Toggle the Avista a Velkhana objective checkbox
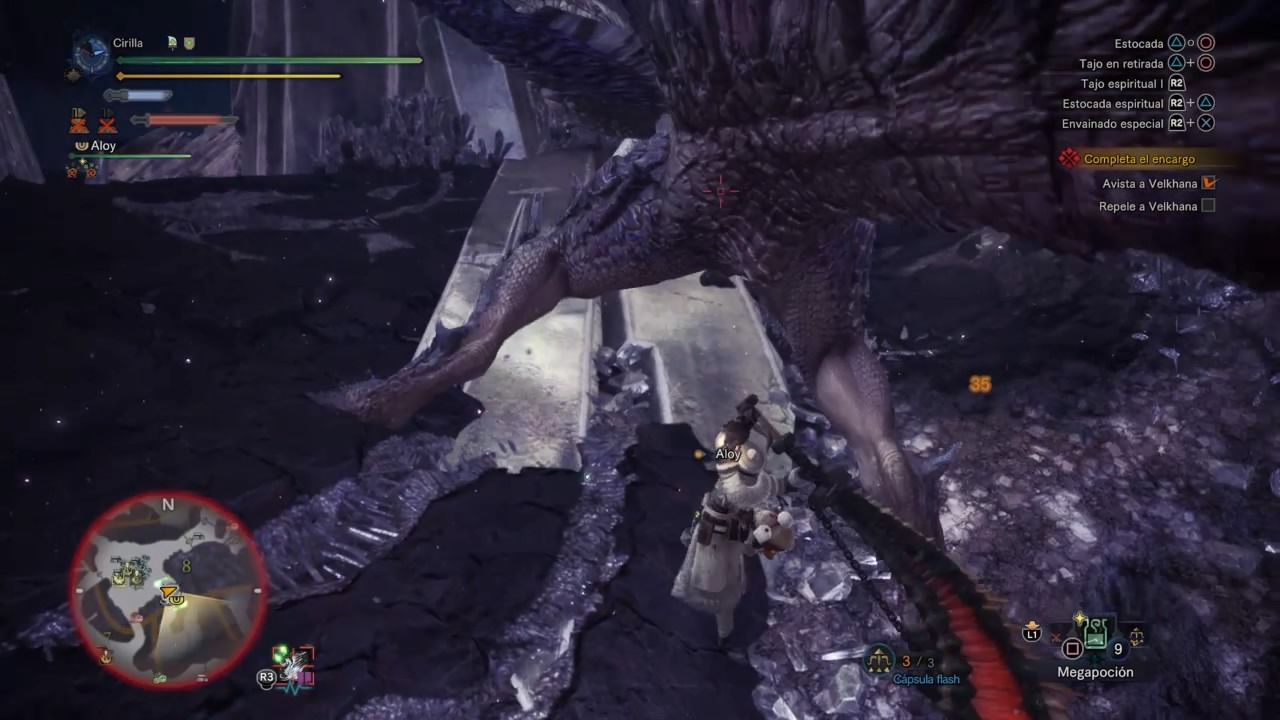 pyautogui.click(x=1208, y=183)
